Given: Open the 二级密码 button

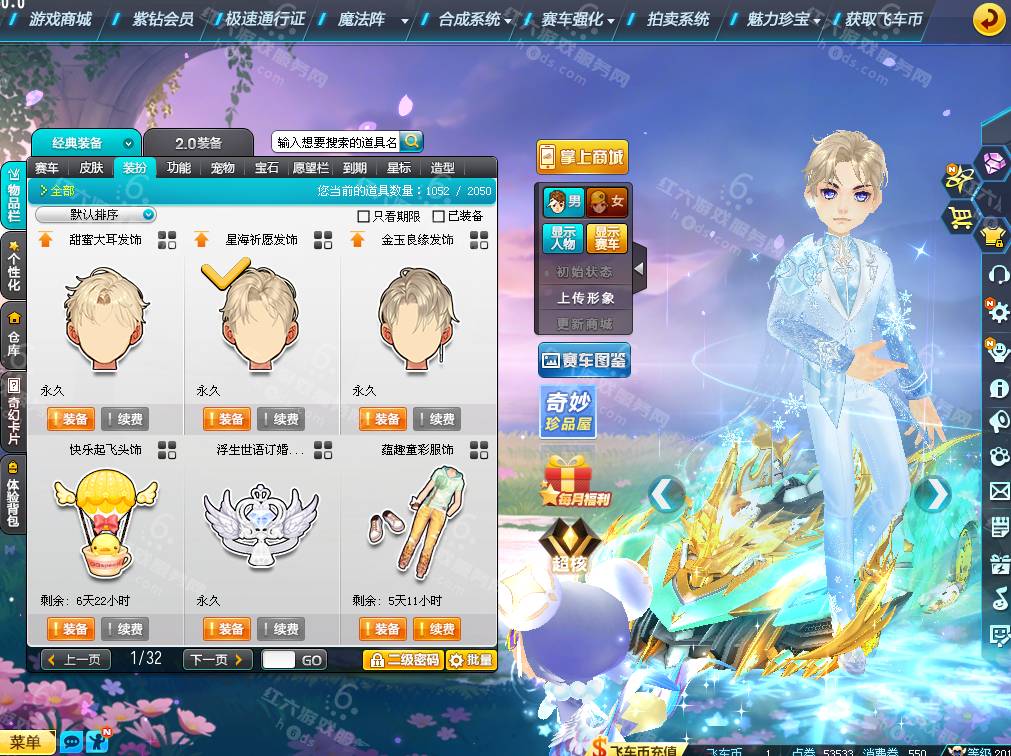Looking at the screenshot, I should point(402,660).
